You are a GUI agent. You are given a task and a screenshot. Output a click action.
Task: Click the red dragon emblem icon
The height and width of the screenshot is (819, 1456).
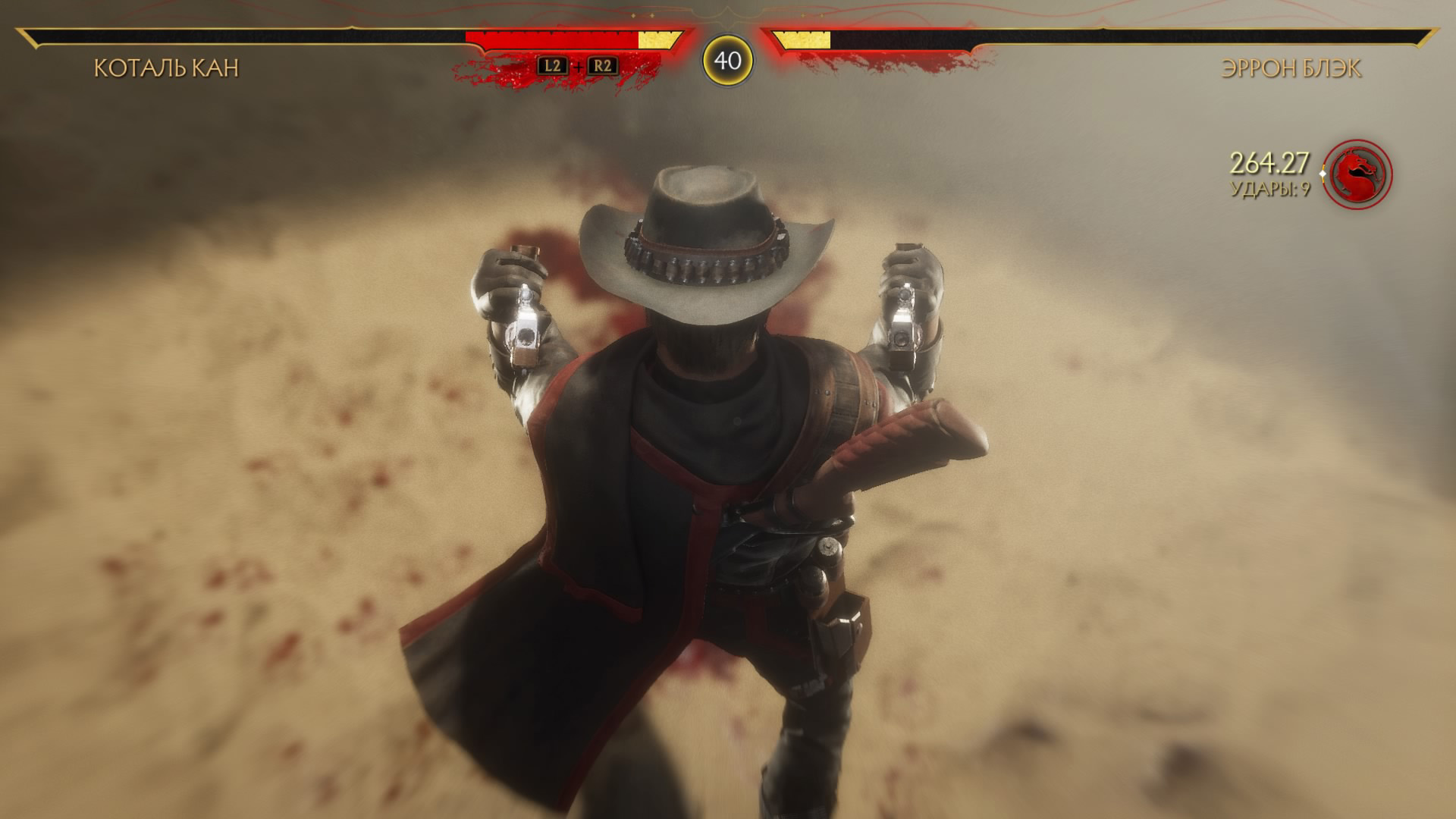[1357, 174]
